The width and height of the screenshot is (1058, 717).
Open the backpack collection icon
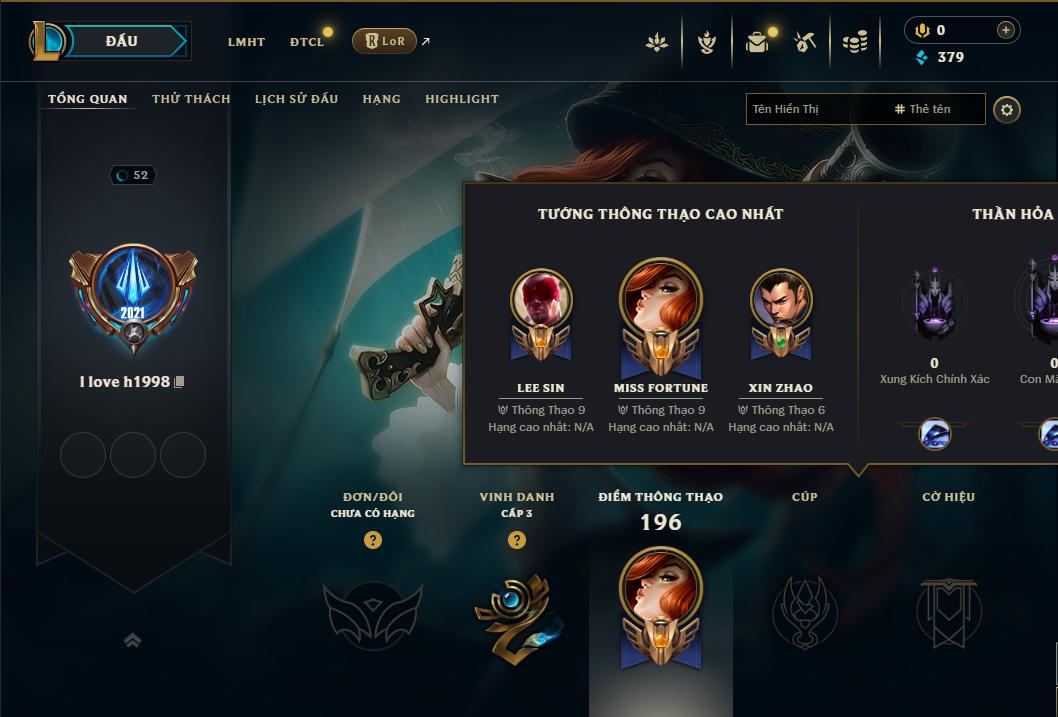pos(757,42)
